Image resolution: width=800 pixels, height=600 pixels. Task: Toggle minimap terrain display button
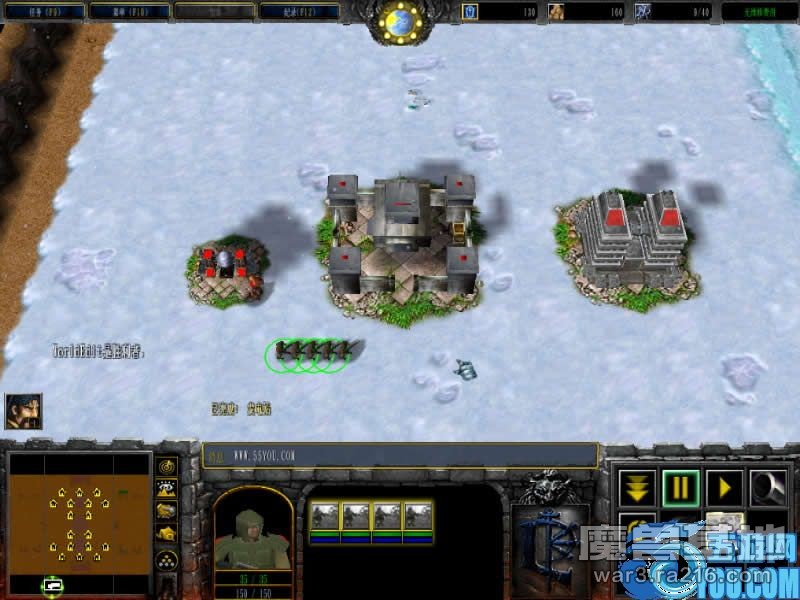166,489
